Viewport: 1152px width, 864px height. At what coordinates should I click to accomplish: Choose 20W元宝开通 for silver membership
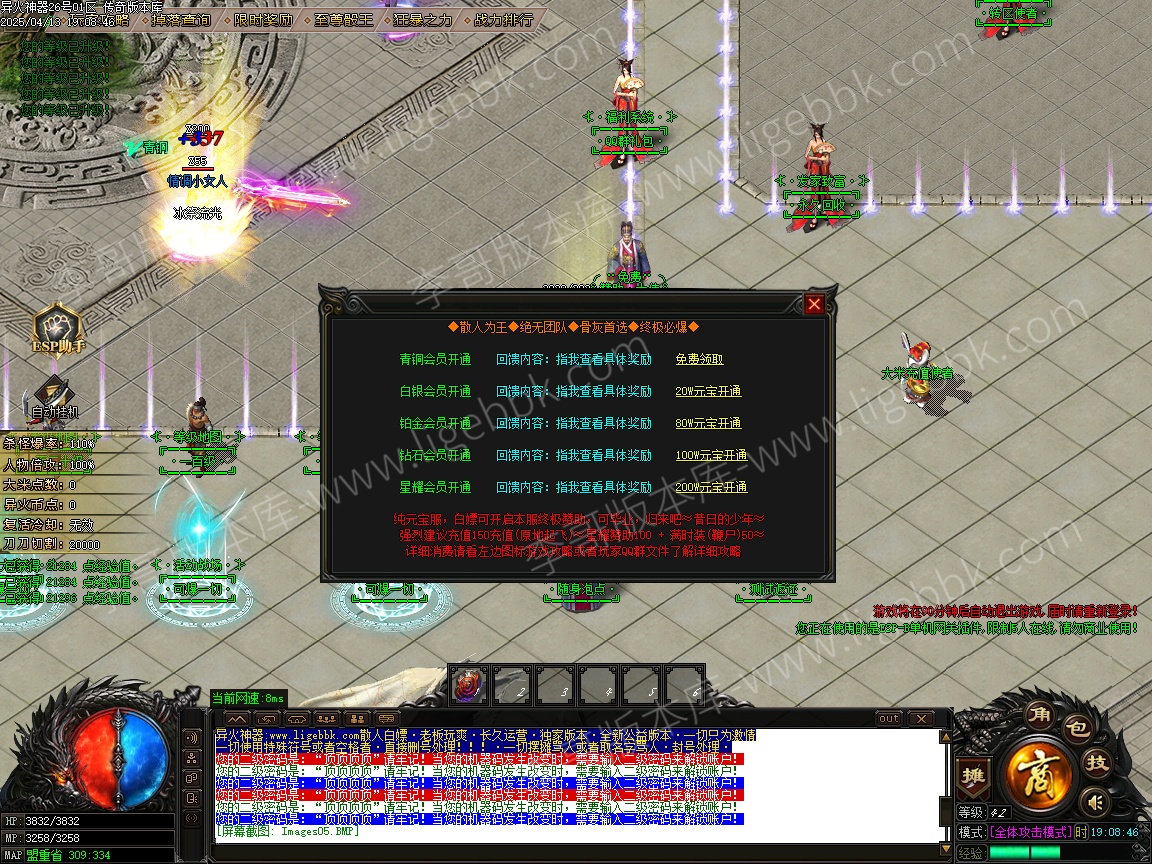coord(708,391)
